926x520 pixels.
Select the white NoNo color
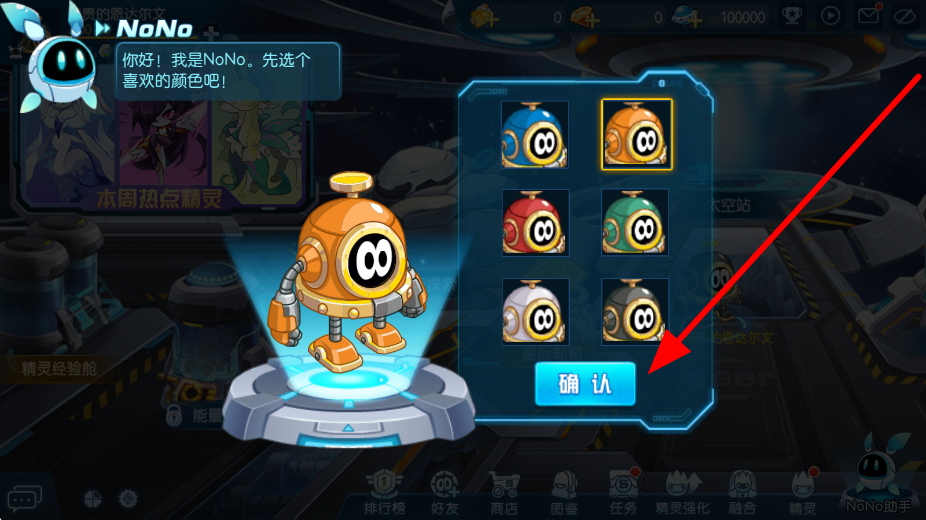pos(535,311)
